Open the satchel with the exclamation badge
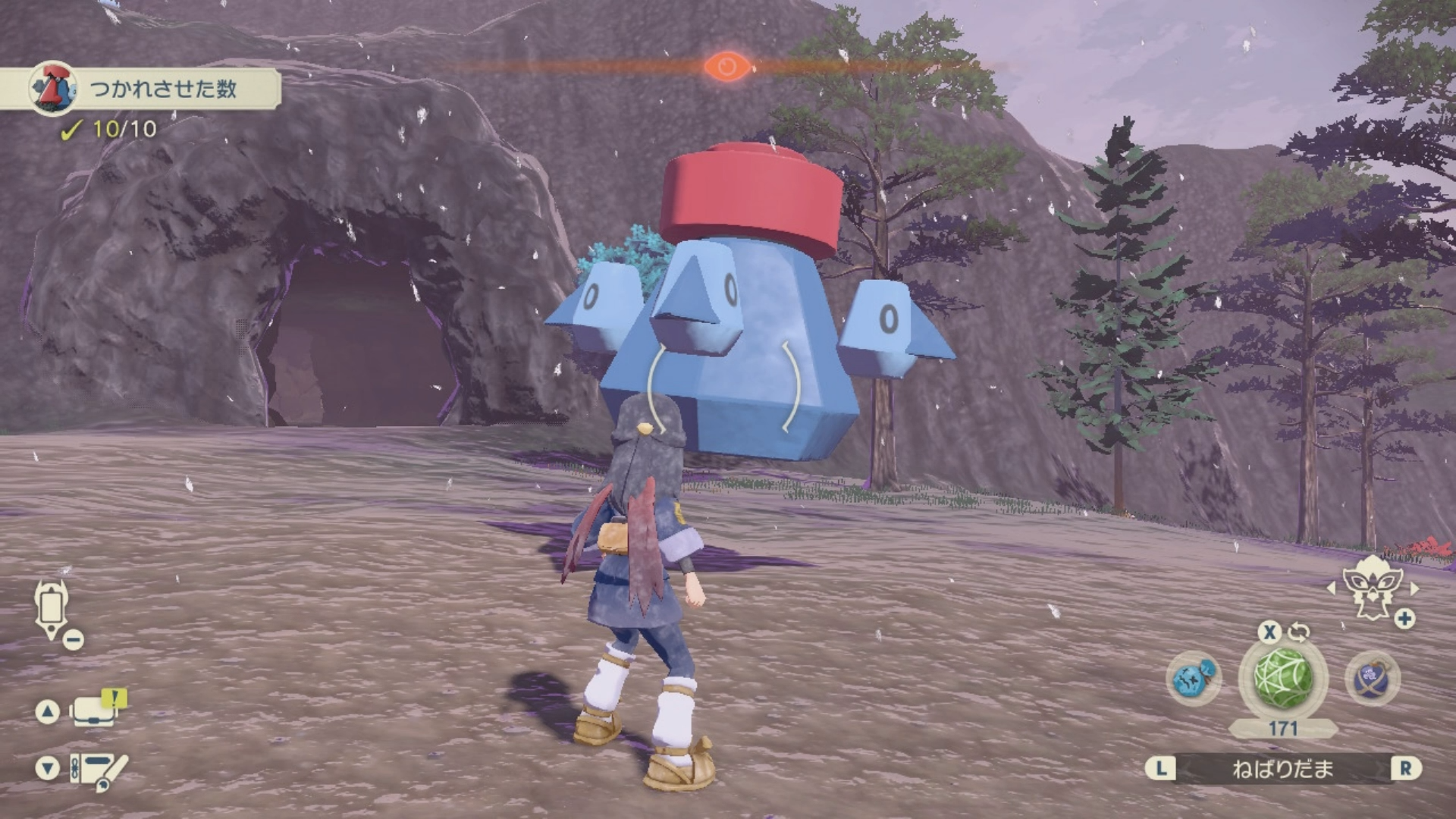Image resolution: width=1456 pixels, height=819 pixels. pos(96,711)
